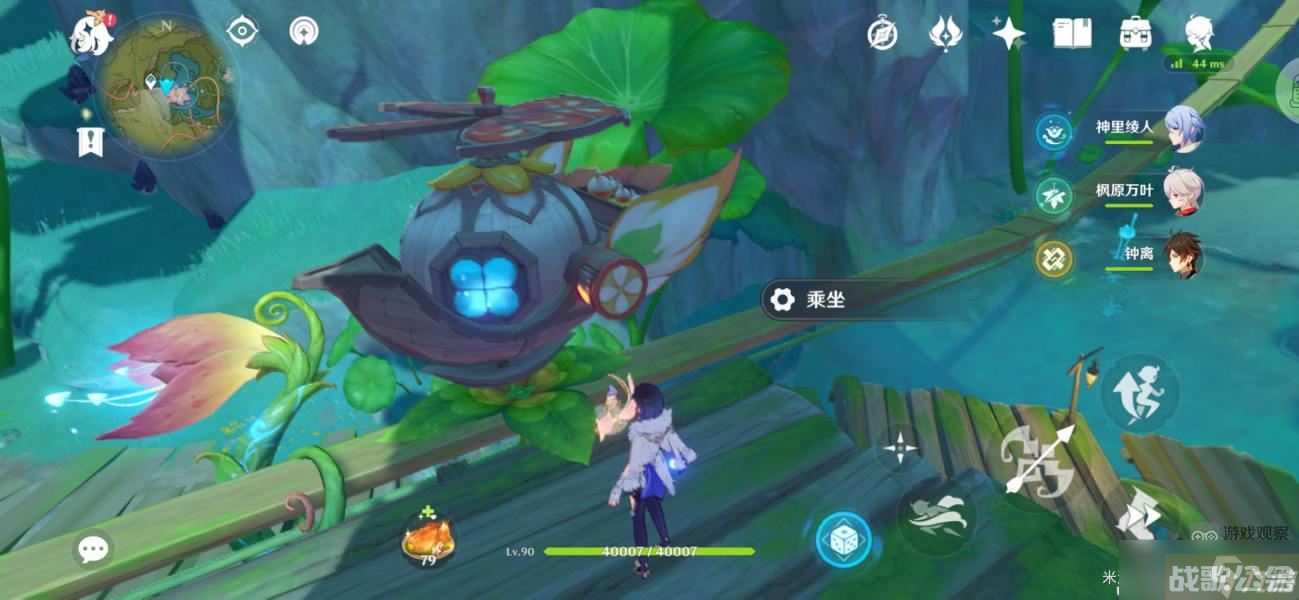1299x600 pixels.
Task: Open the character screen icon
Action: coord(1199,34)
